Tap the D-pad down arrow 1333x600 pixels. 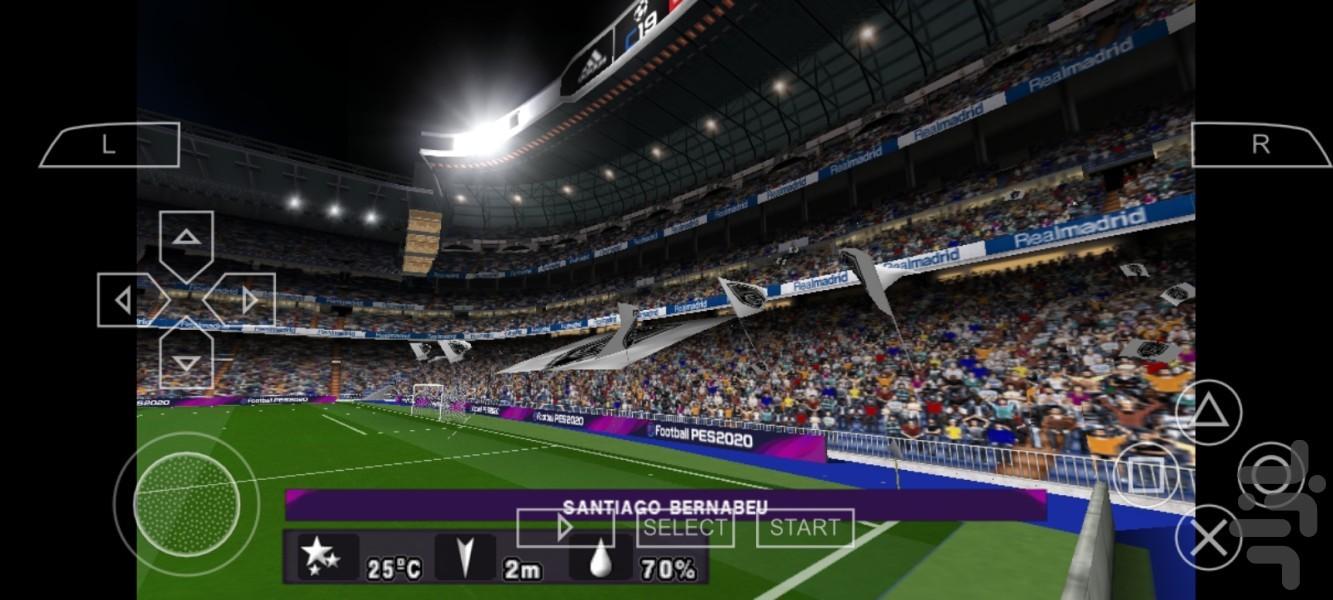pos(186,360)
